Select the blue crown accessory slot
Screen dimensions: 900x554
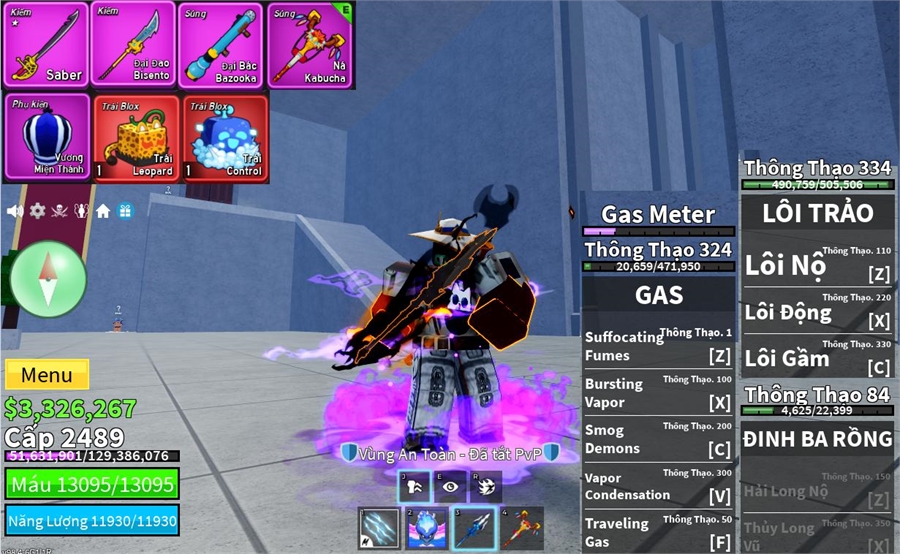click(45, 138)
